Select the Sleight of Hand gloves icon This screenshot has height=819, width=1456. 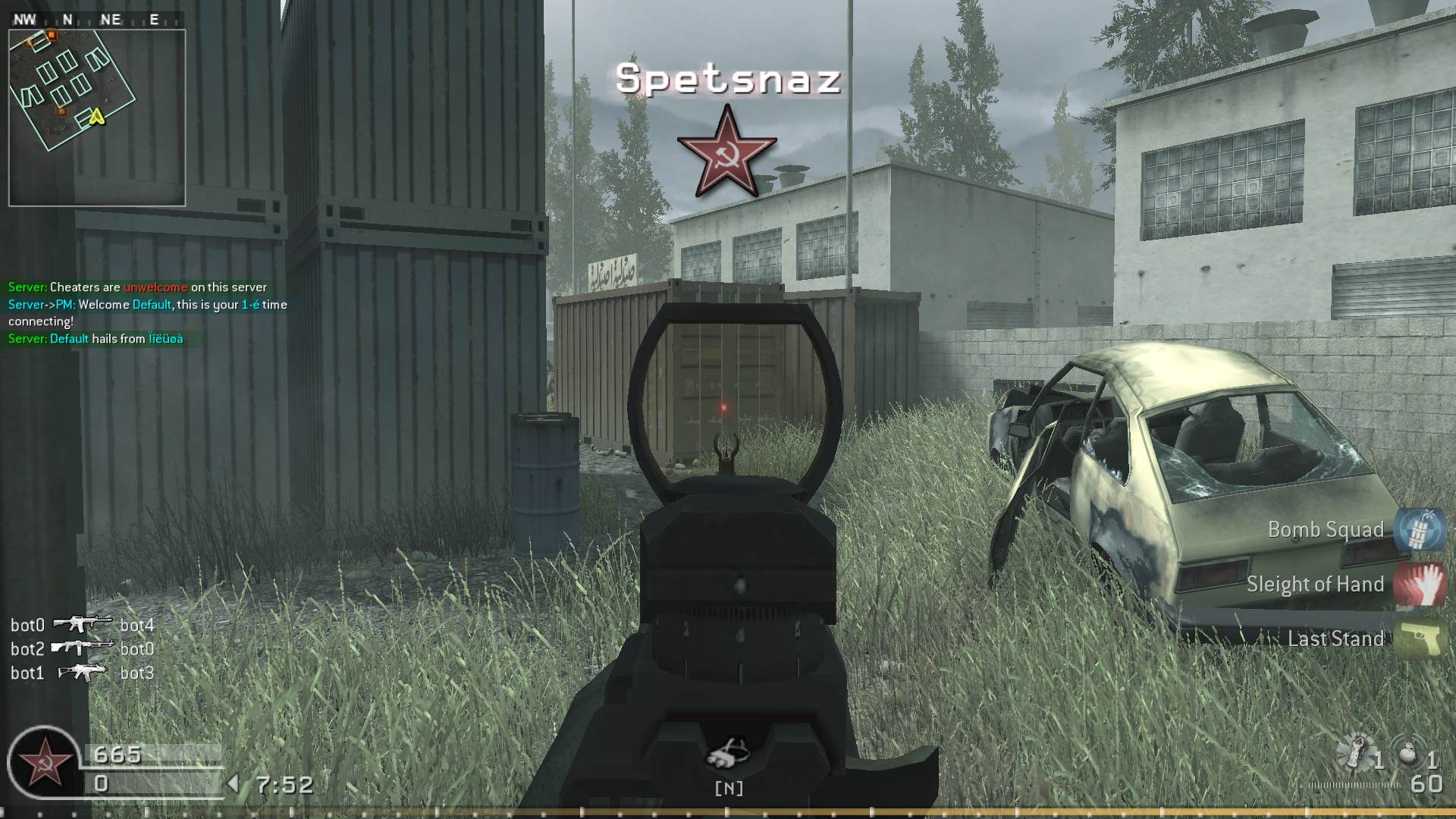(x=1421, y=584)
